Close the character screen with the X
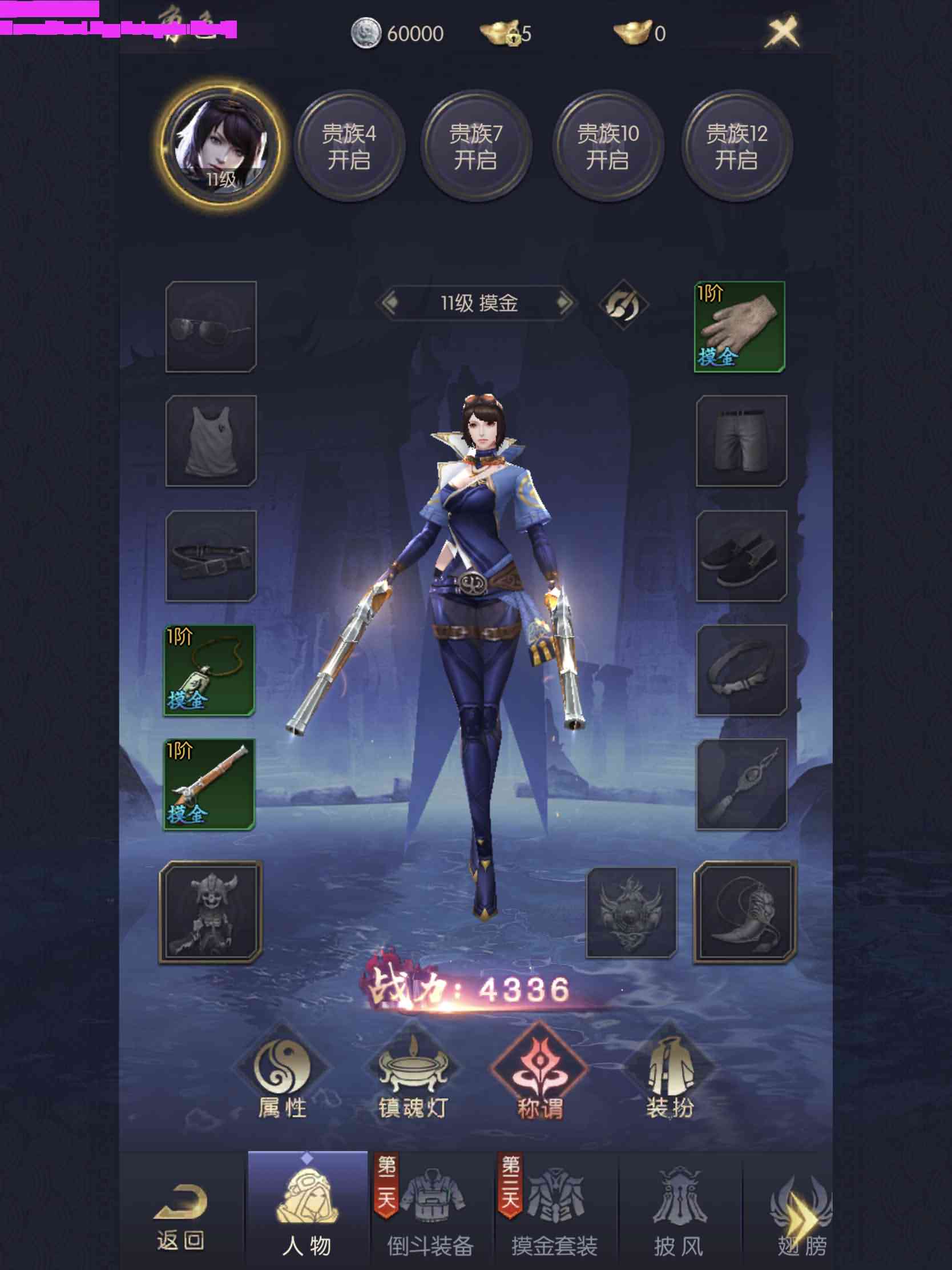 [x=782, y=31]
